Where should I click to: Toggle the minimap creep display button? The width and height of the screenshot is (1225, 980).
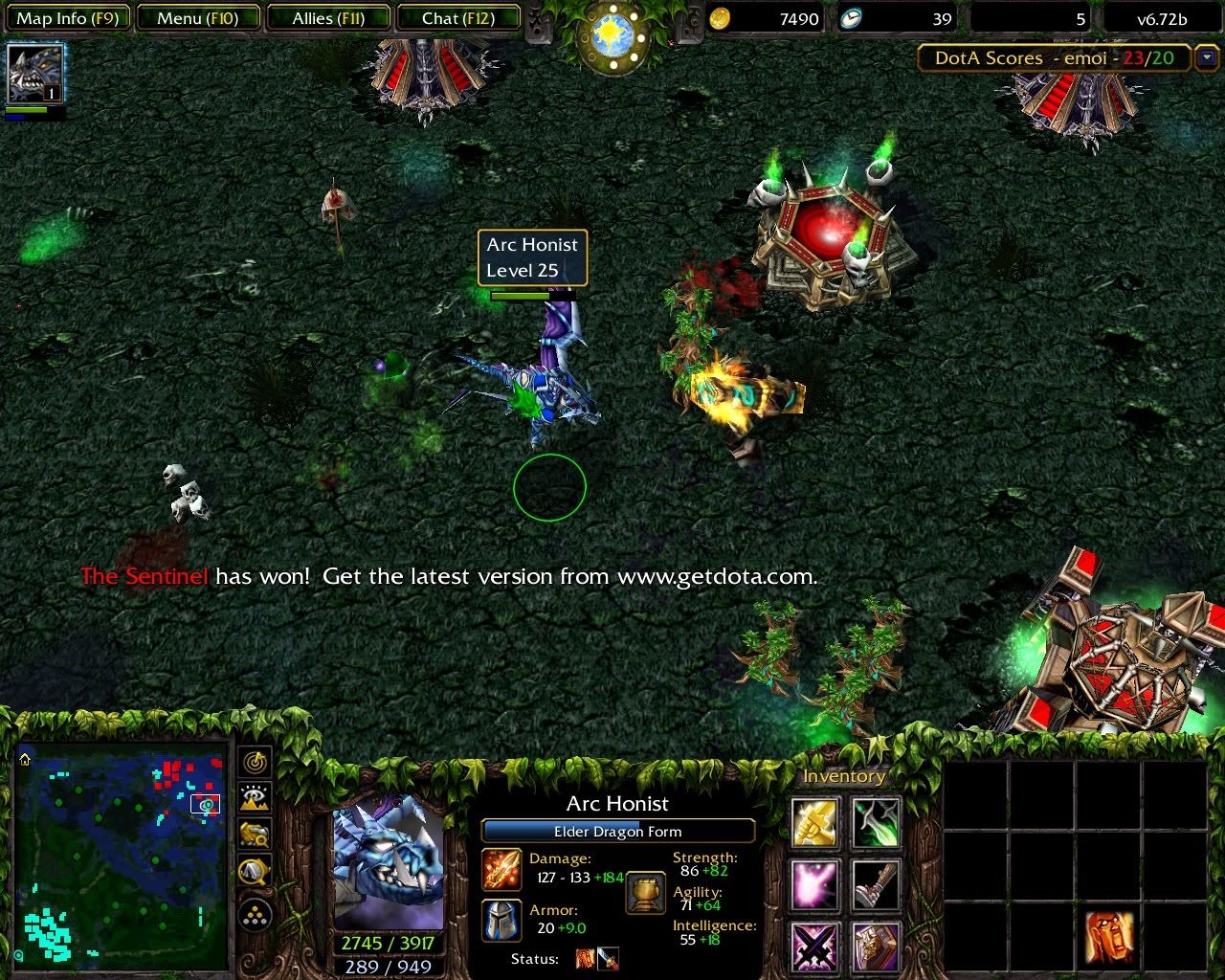[255, 871]
